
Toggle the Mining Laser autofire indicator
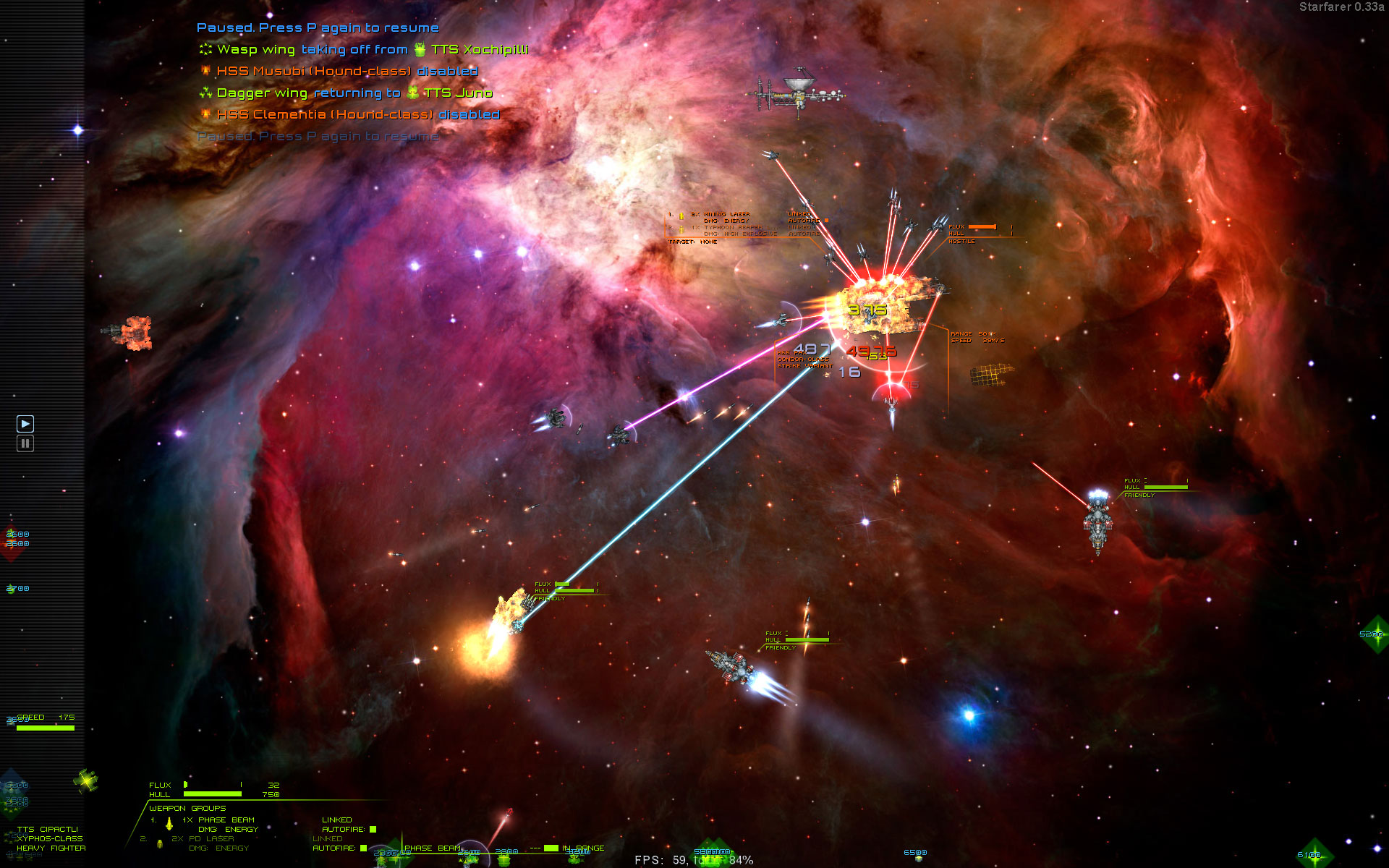point(825,220)
